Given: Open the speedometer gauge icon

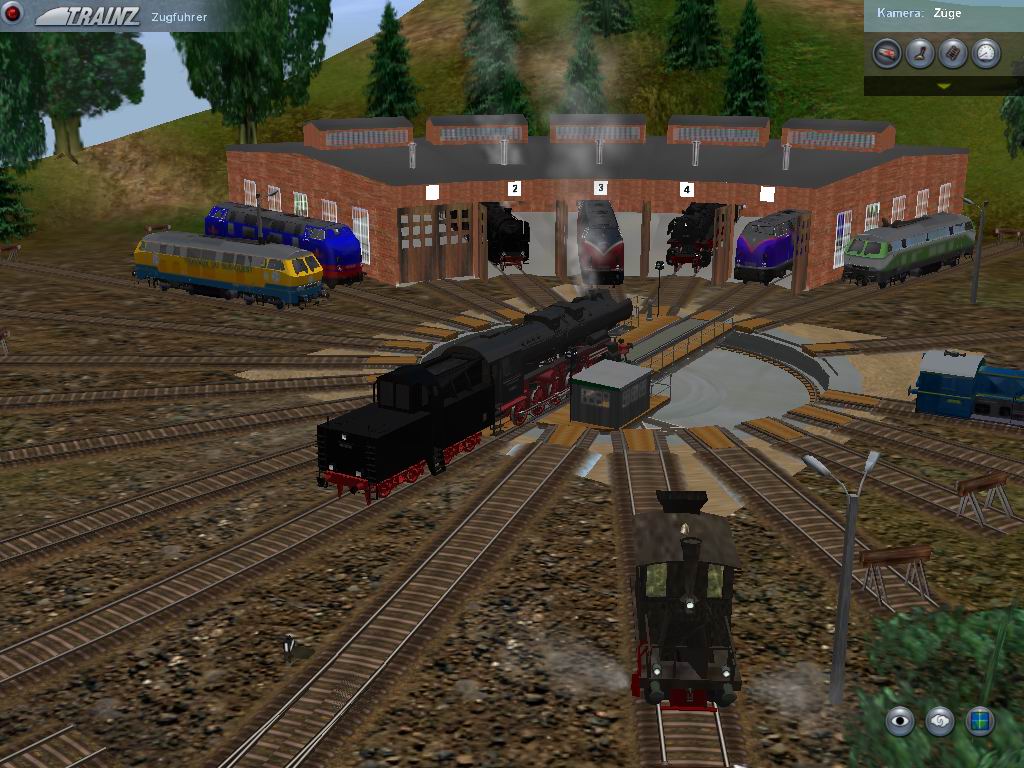Looking at the screenshot, I should click(986, 53).
